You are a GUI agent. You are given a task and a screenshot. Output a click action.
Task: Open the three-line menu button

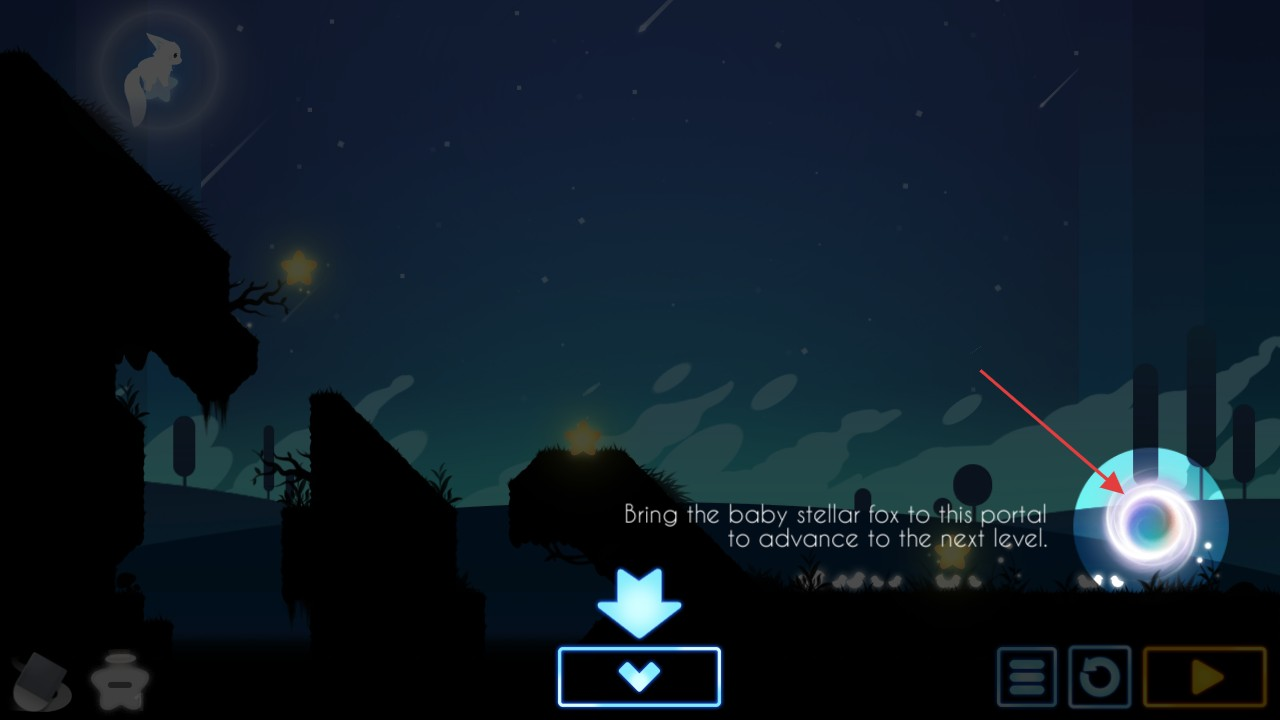pyautogui.click(x=1026, y=677)
